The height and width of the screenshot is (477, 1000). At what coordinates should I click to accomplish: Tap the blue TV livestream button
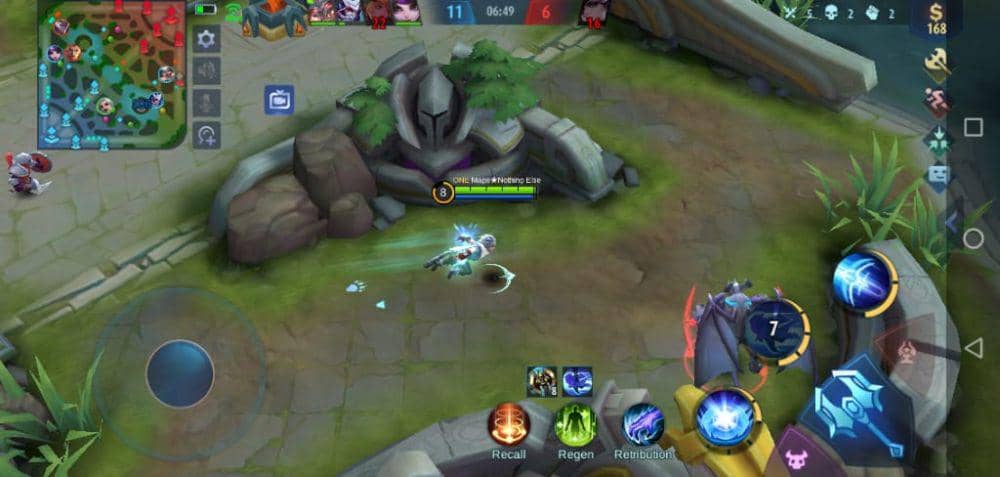[x=279, y=100]
